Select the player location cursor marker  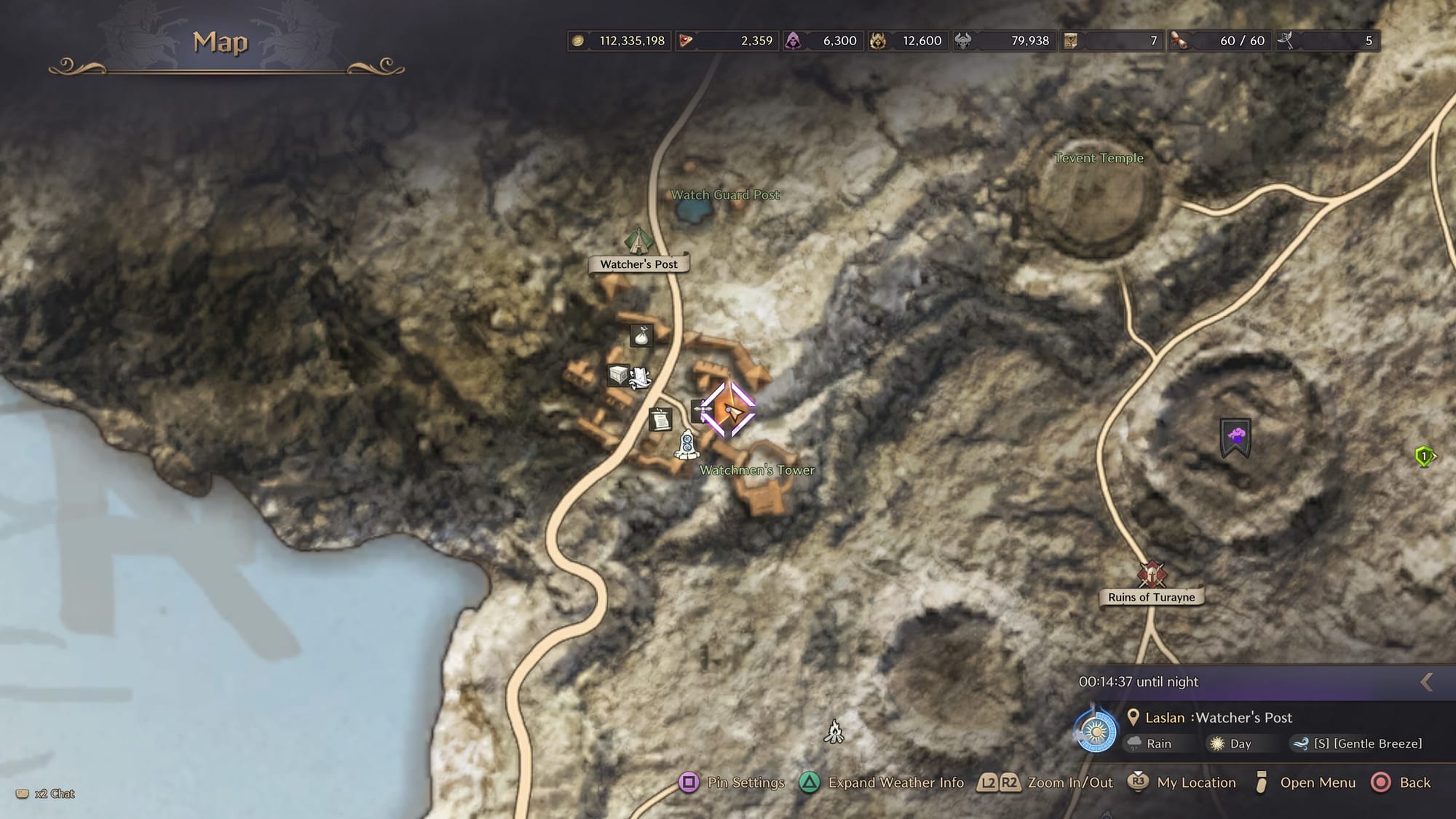tap(729, 411)
